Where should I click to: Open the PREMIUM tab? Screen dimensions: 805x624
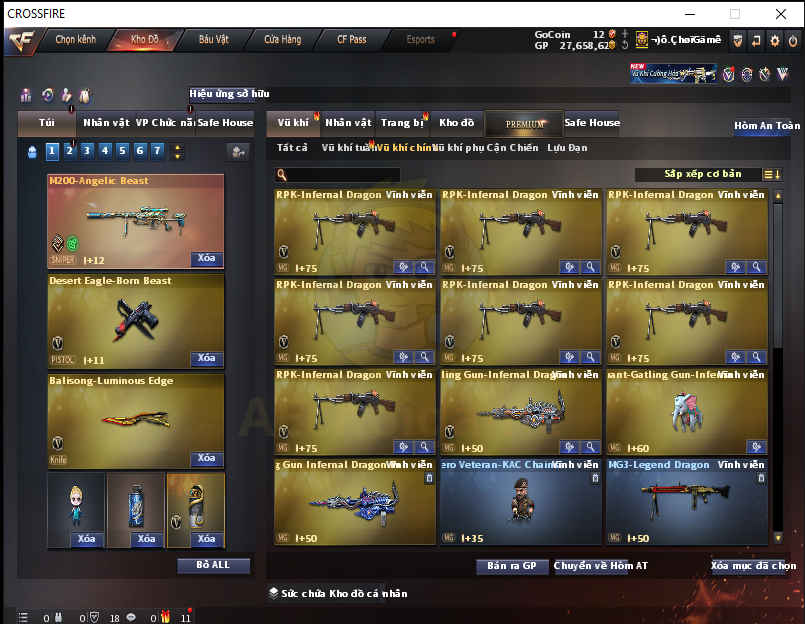point(525,124)
